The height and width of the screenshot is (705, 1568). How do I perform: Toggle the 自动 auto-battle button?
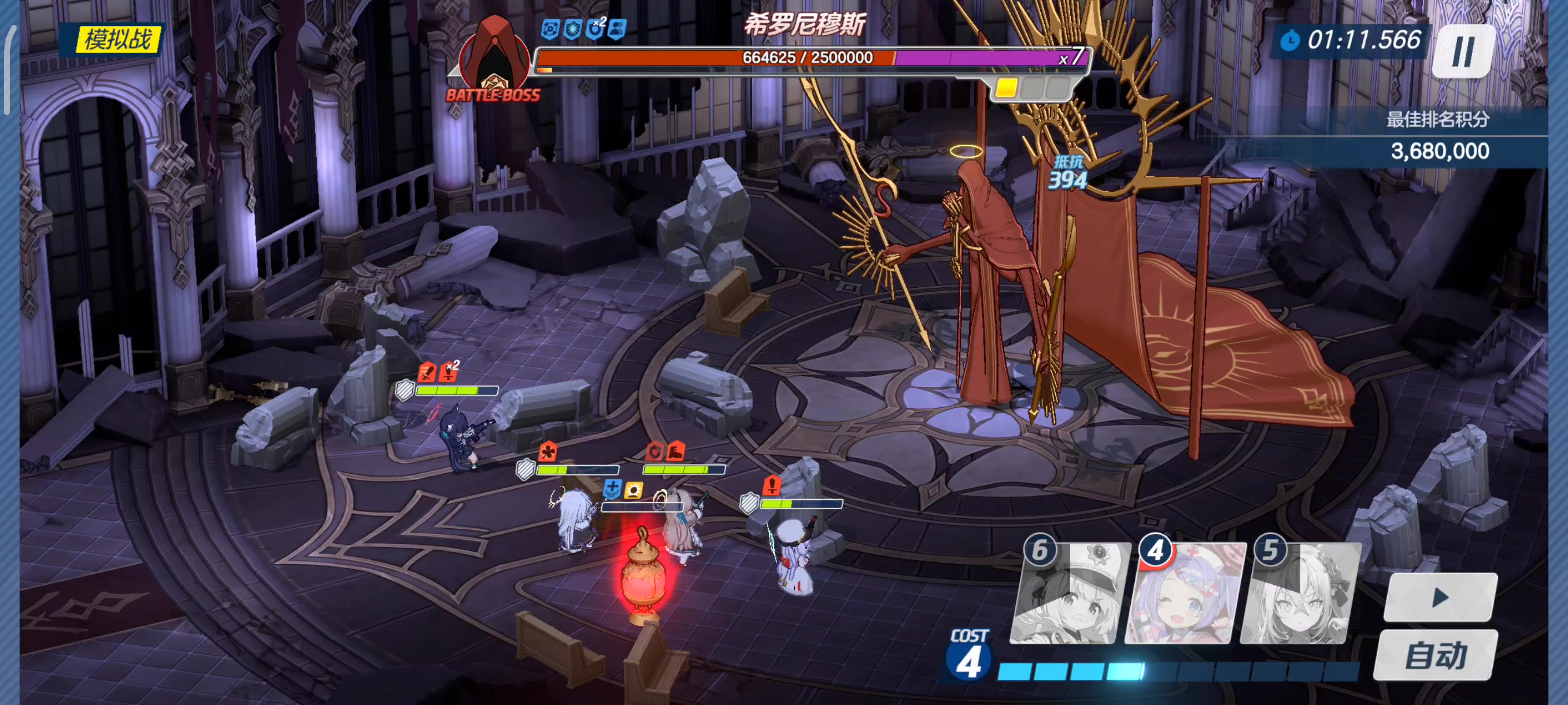tap(1434, 655)
